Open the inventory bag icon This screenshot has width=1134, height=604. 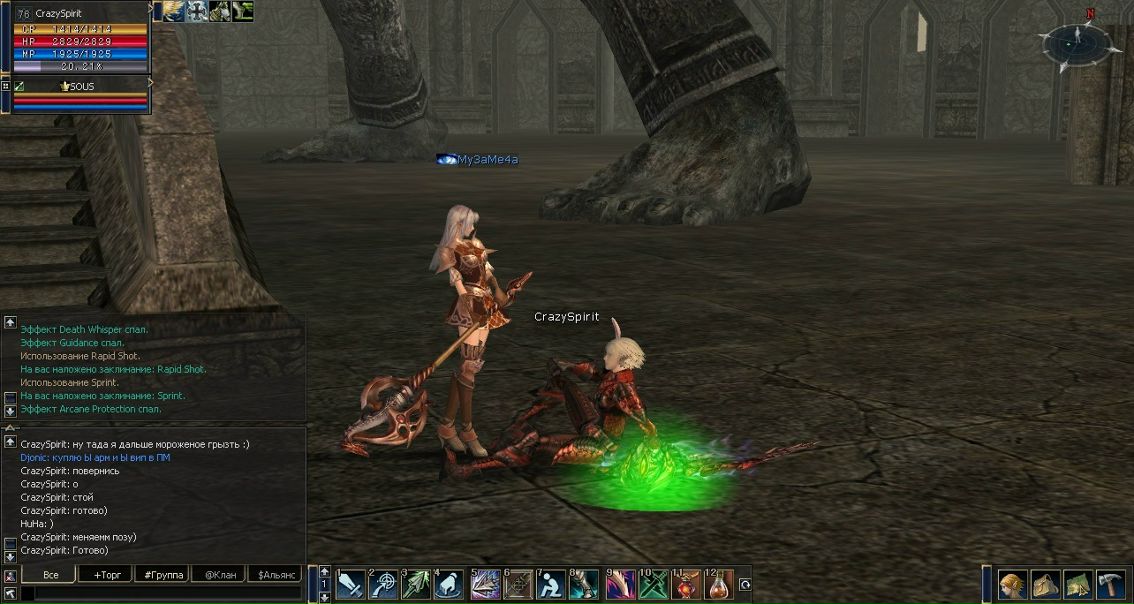pos(1046,584)
